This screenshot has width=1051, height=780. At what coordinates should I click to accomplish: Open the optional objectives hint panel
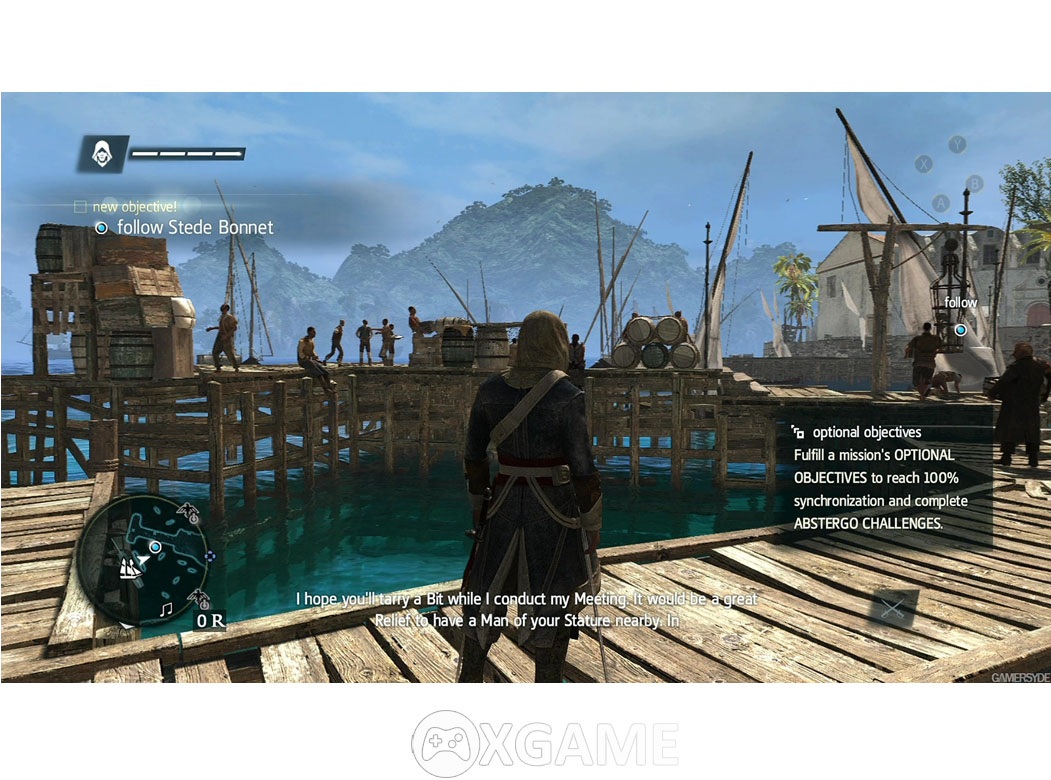coord(882,478)
